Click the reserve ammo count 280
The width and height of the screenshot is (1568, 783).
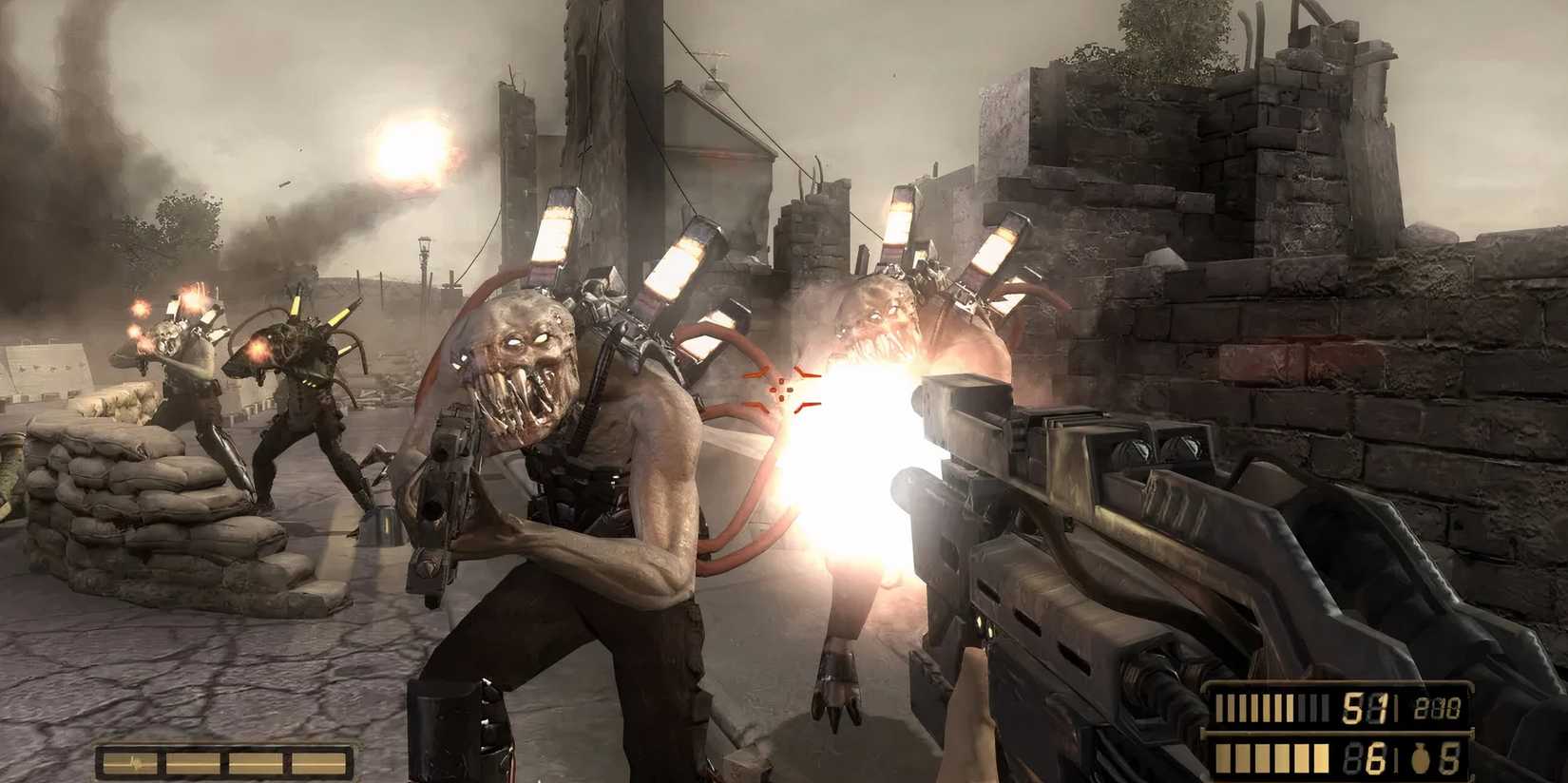click(1440, 706)
